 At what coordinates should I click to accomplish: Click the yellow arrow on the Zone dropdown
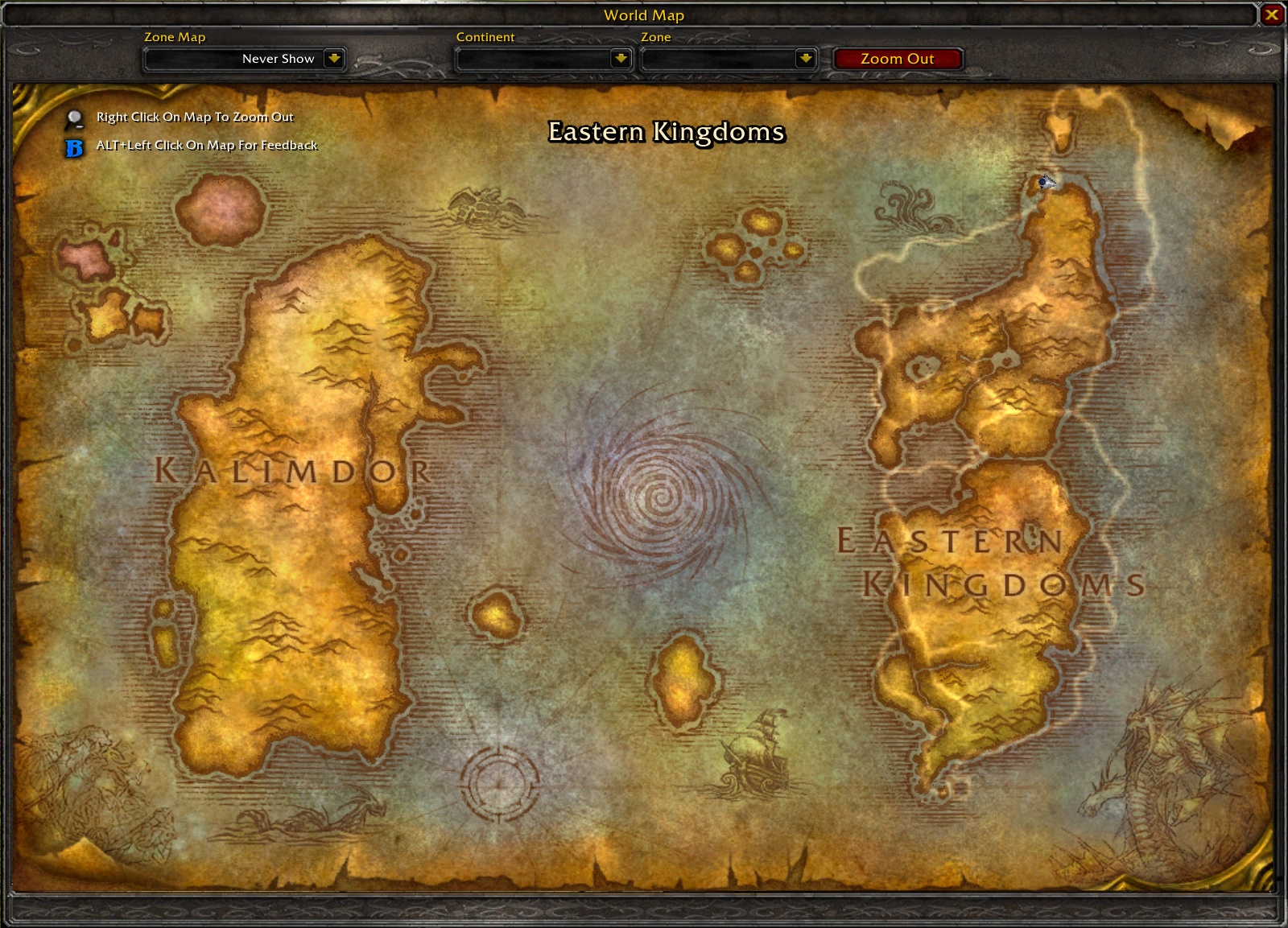coord(805,58)
